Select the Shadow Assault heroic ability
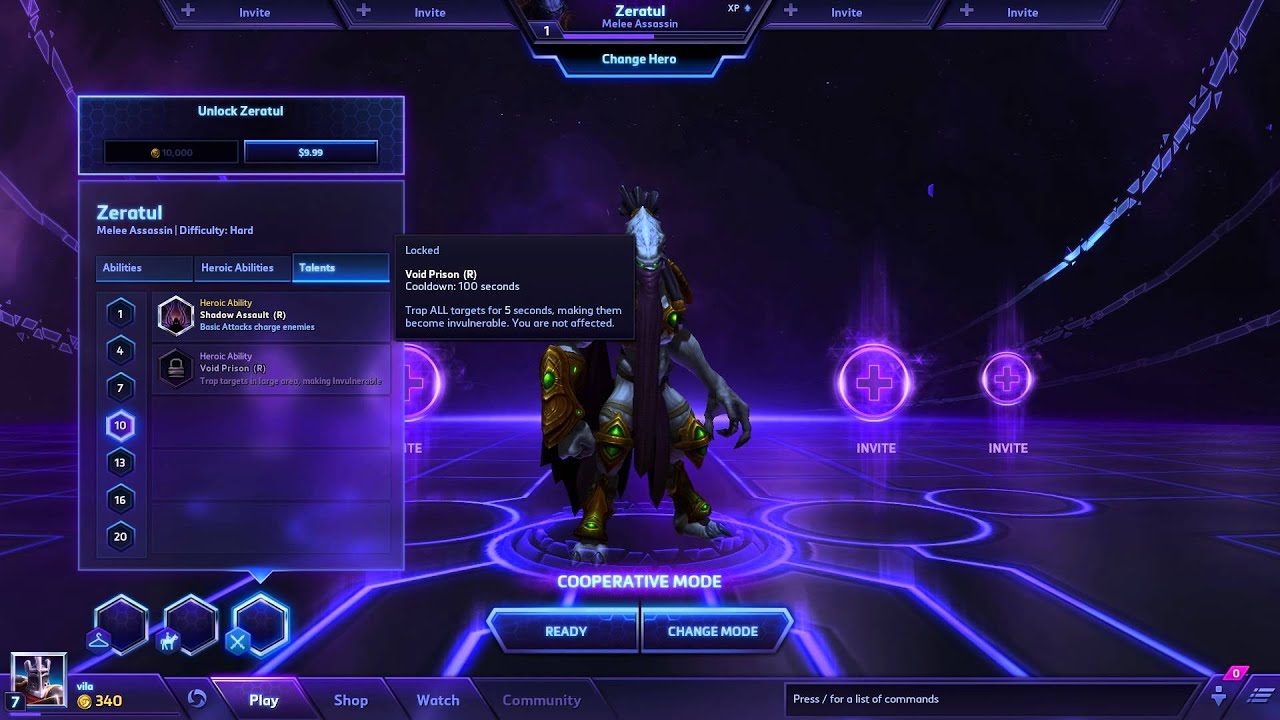This screenshot has width=1280, height=720. pyautogui.click(x=270, y=313)
